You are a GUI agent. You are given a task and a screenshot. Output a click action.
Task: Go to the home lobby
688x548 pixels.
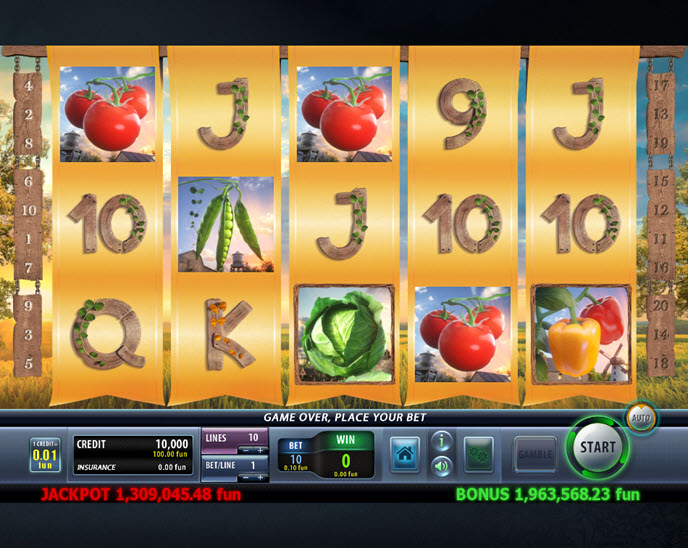point(404,454)
